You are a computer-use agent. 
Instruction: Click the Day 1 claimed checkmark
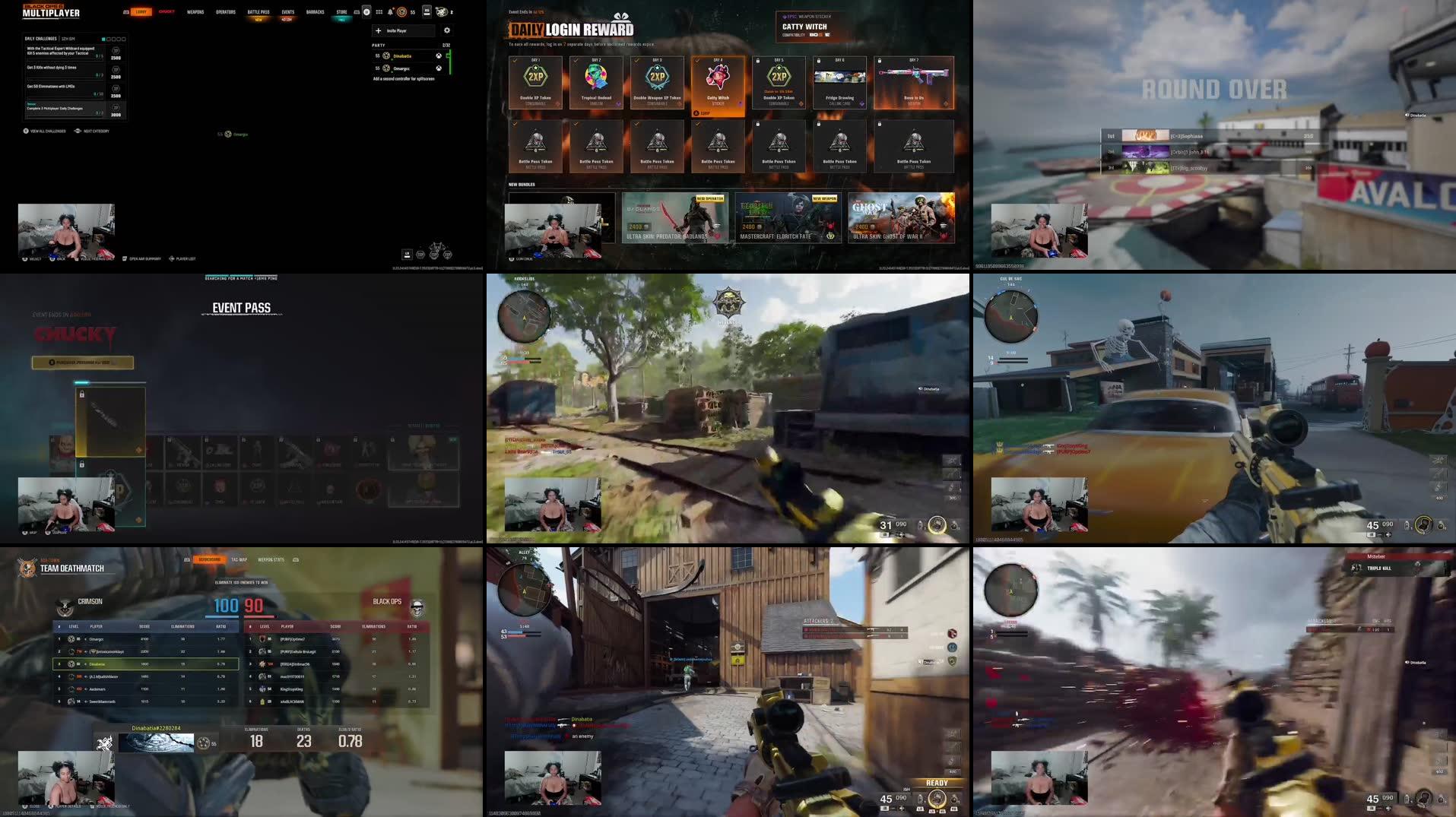[514, 60]
